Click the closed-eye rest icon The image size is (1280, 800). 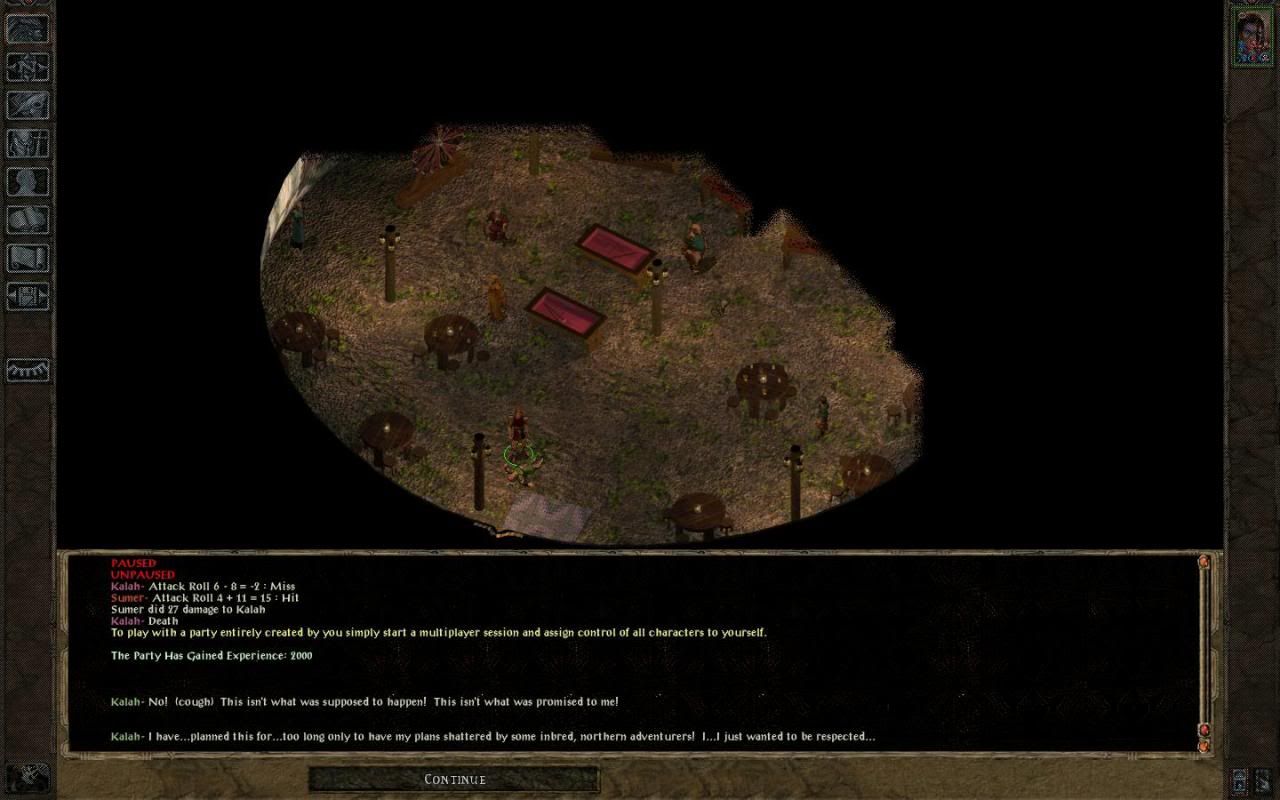27,370
